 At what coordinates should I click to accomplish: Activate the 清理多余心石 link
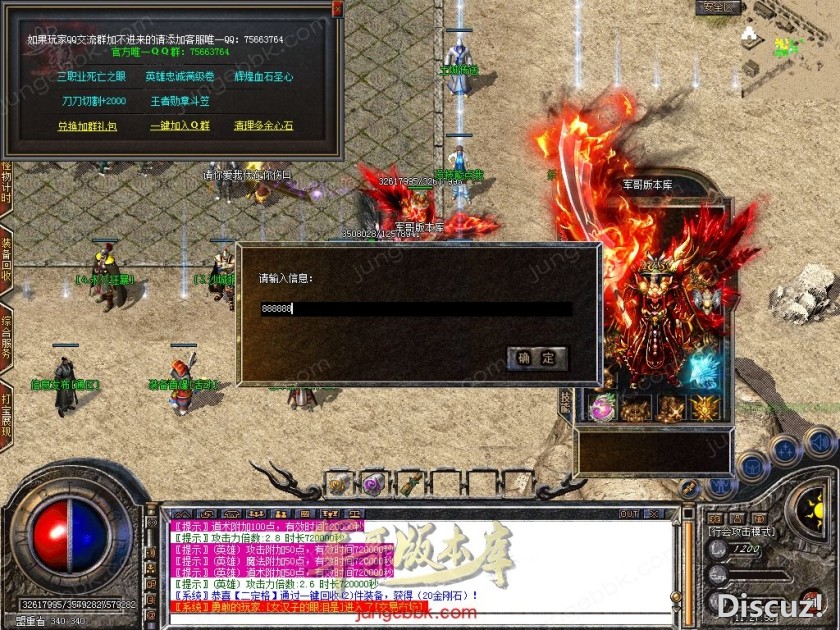tap(263, 126)
